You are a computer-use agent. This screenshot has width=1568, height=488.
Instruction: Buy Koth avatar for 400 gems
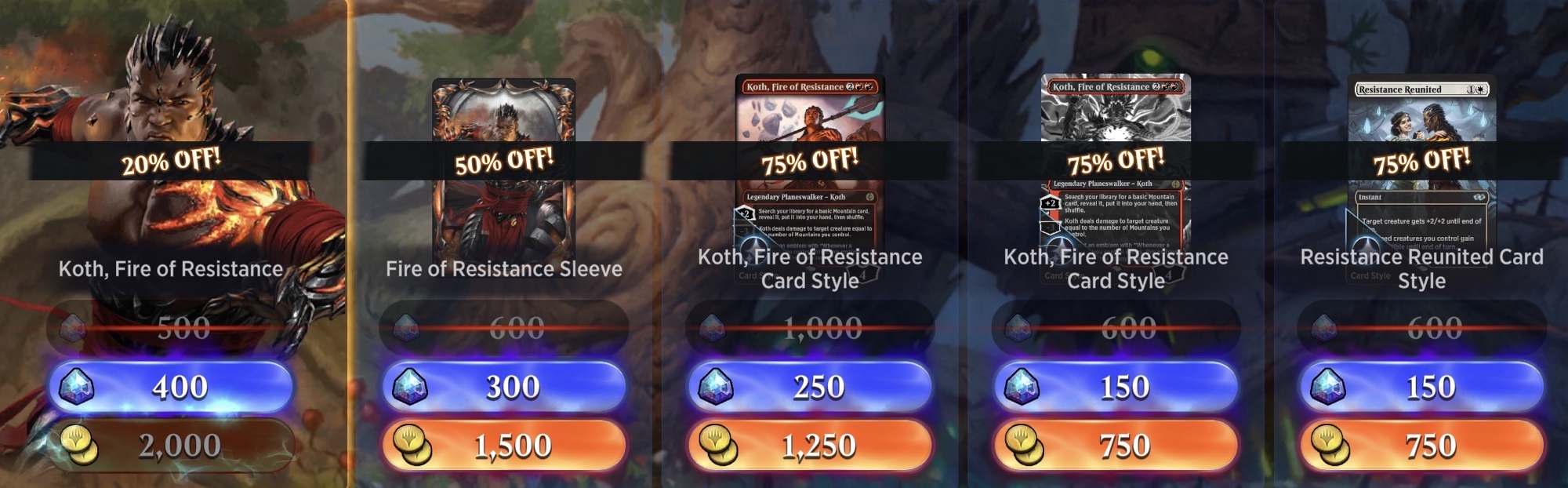point(171,387)
